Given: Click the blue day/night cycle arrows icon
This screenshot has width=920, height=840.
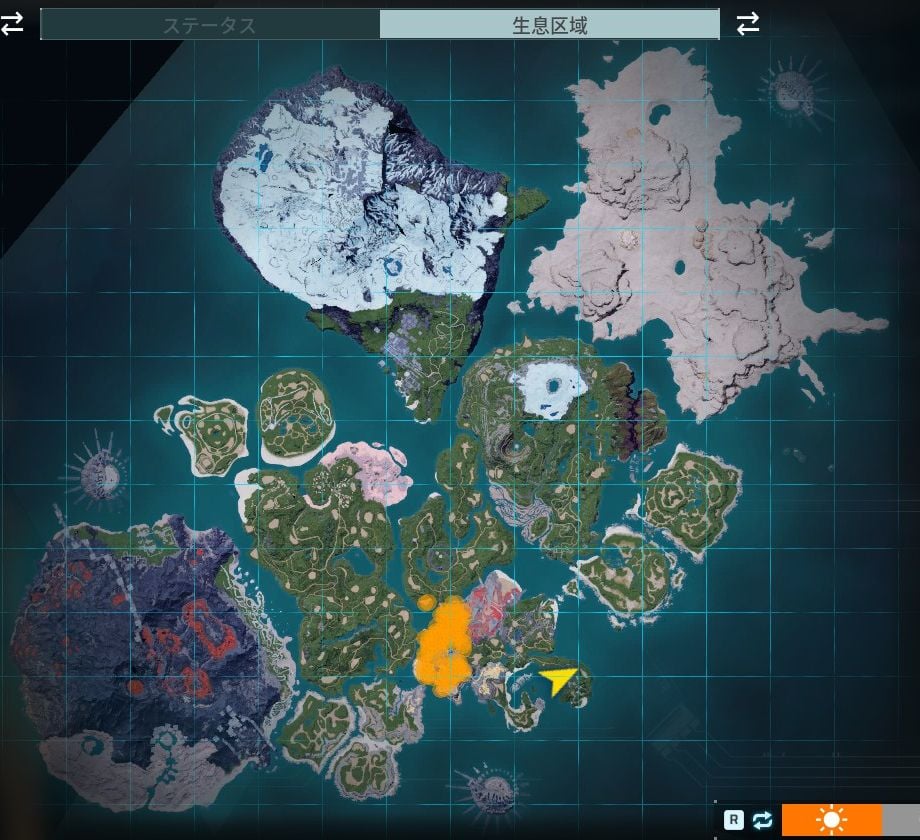Looking at the screenshot, I should 762,820.
